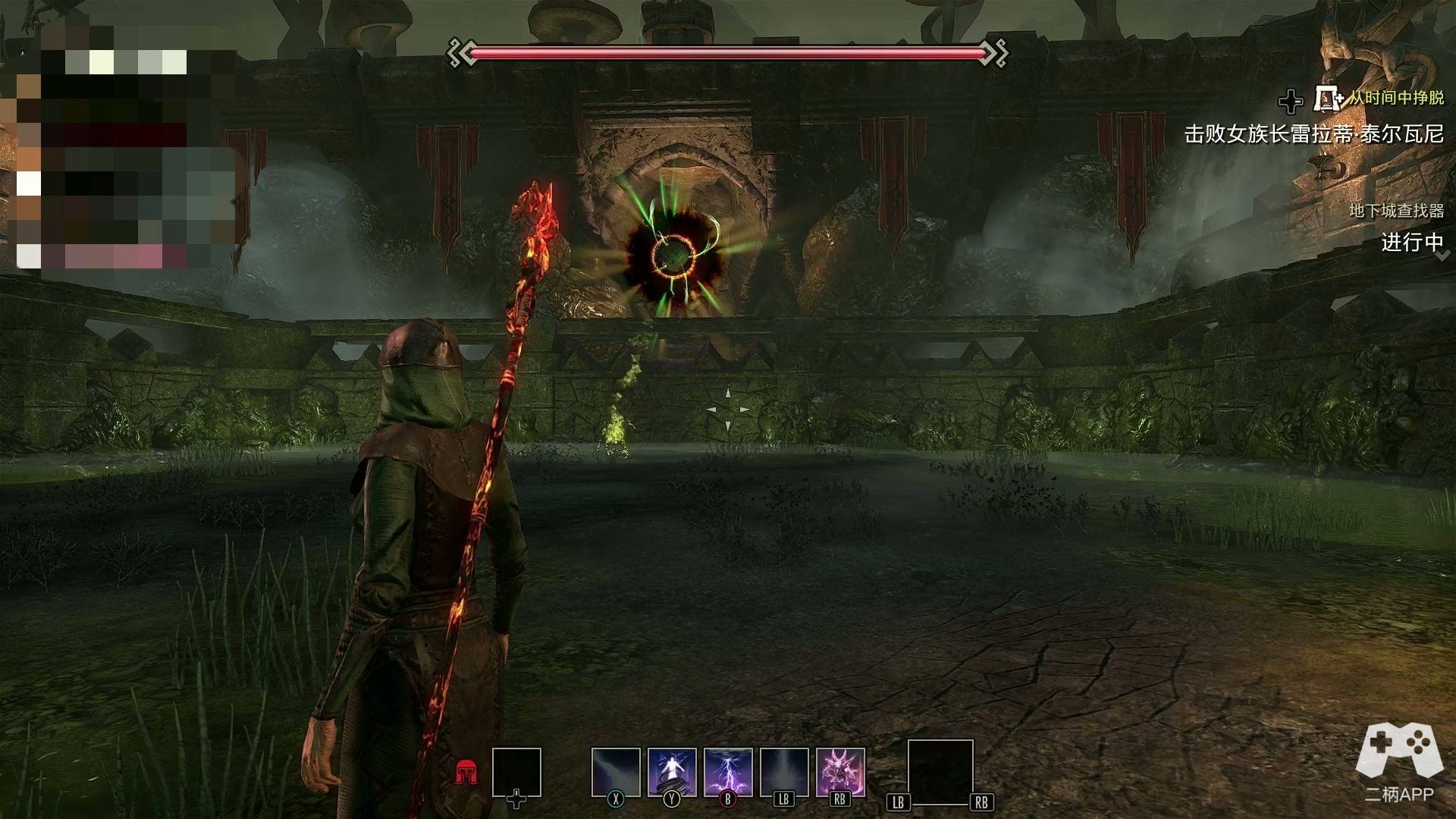Screen dimensions: 1456x819
Task: Click the 二柄APP watermark logo
Action: coord(1399,761)
